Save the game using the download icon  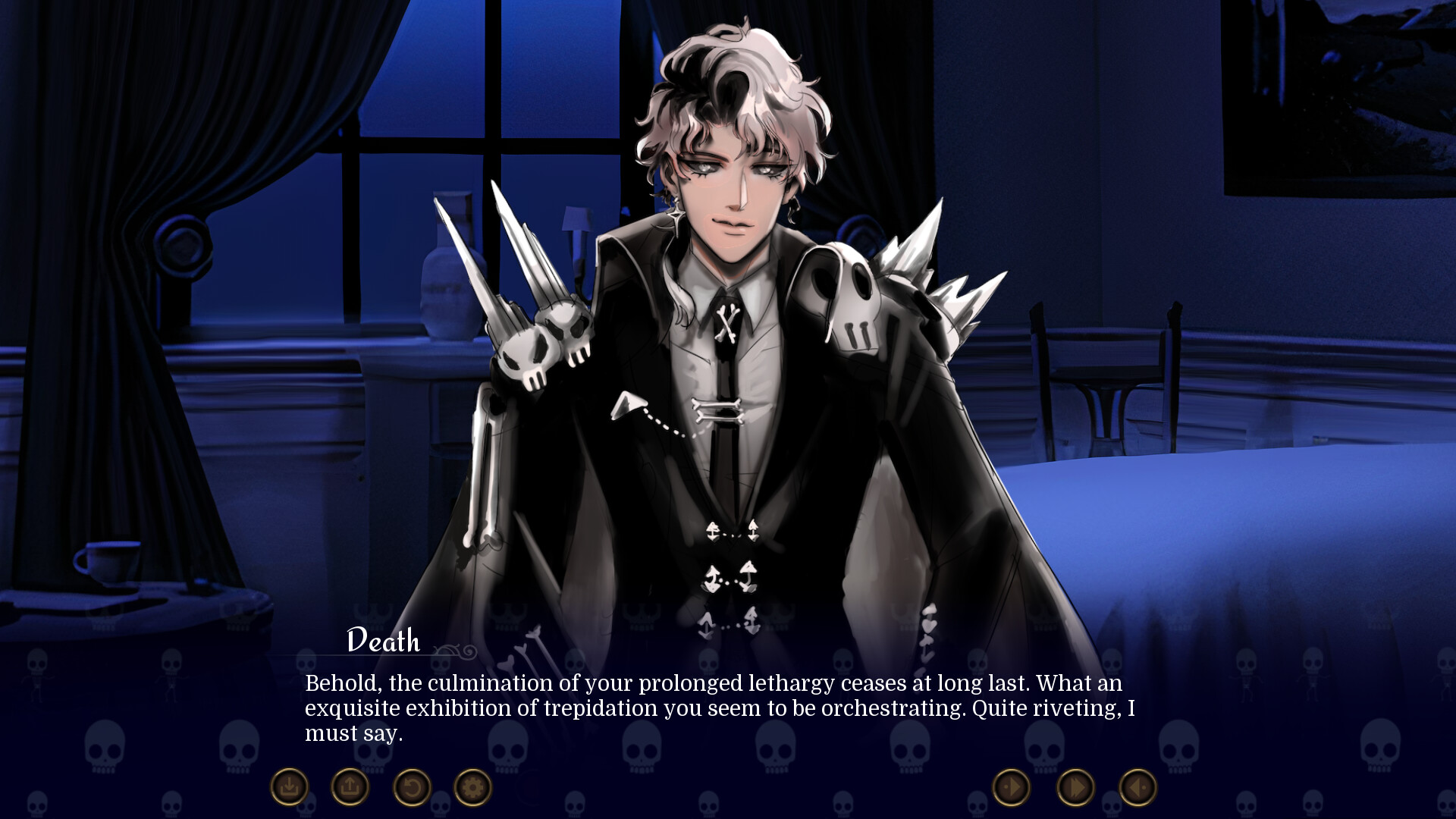click(290, 787)
